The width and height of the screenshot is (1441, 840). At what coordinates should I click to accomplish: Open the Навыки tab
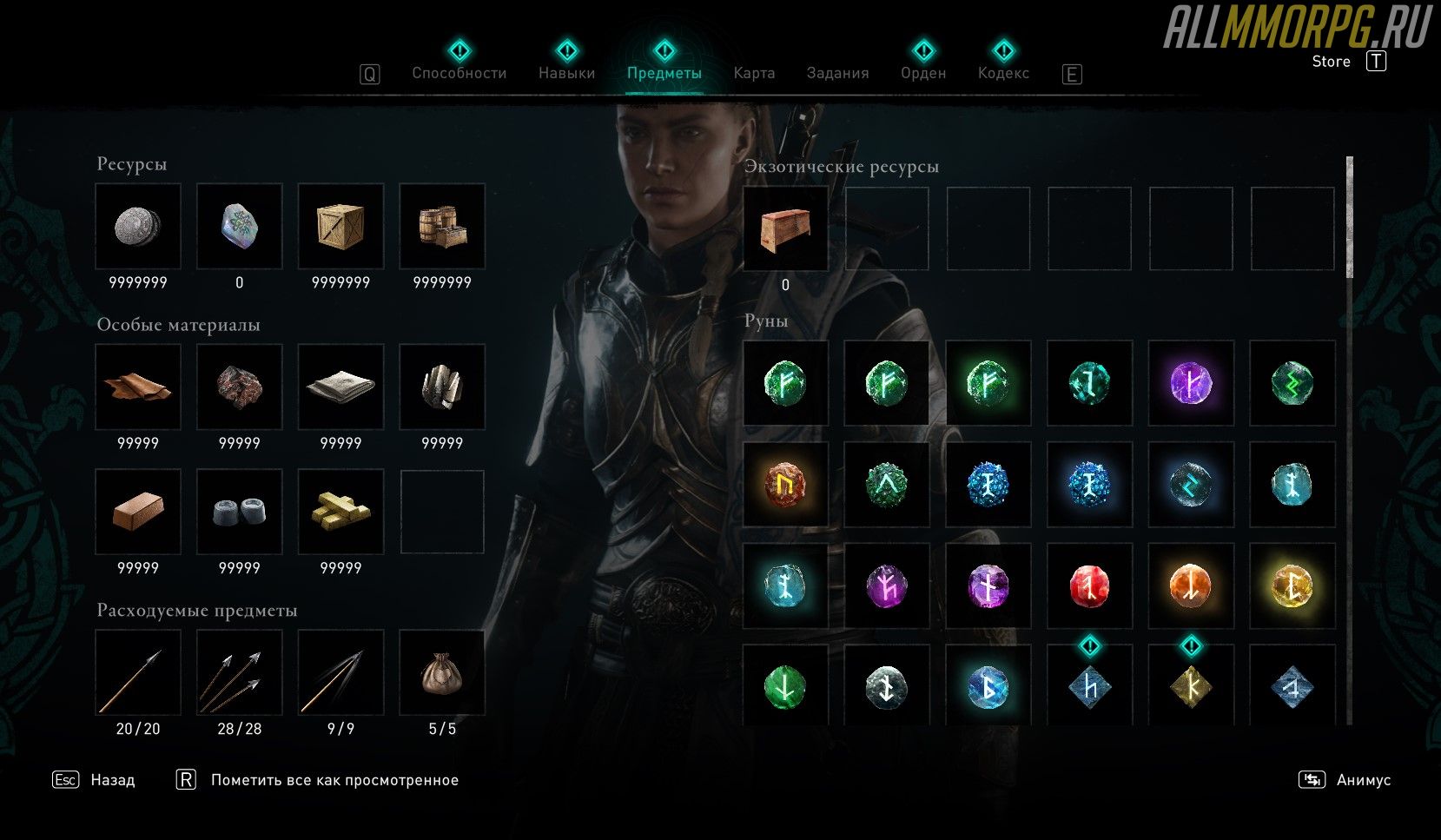click(566, 73)
